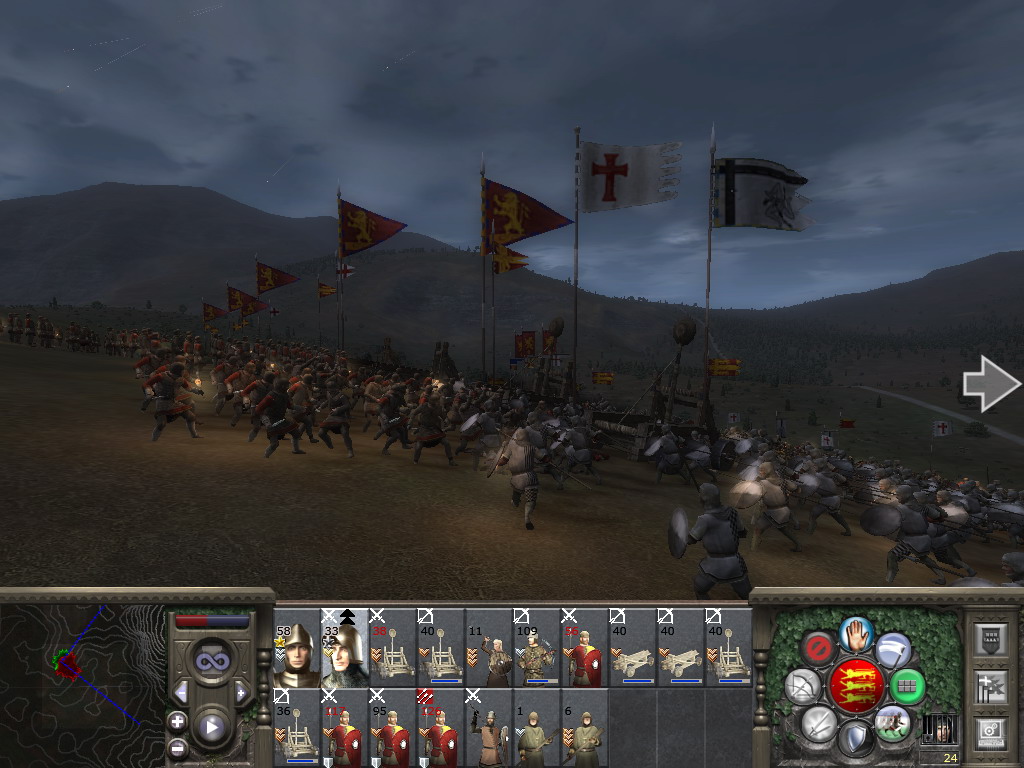
Task: Click the red halt order button
Action: point(817,648)
